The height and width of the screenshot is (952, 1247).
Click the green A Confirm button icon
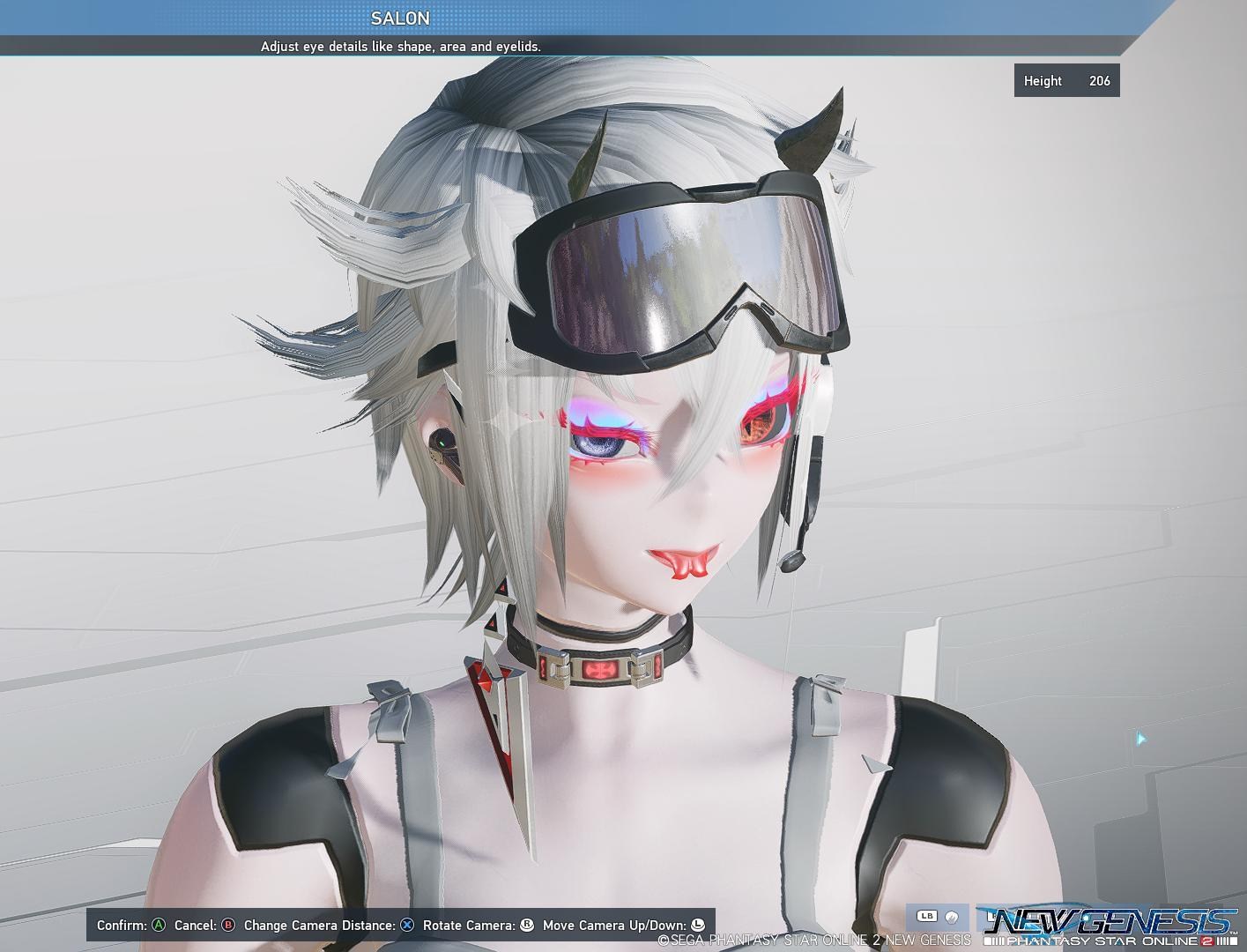tap(158, 926)
